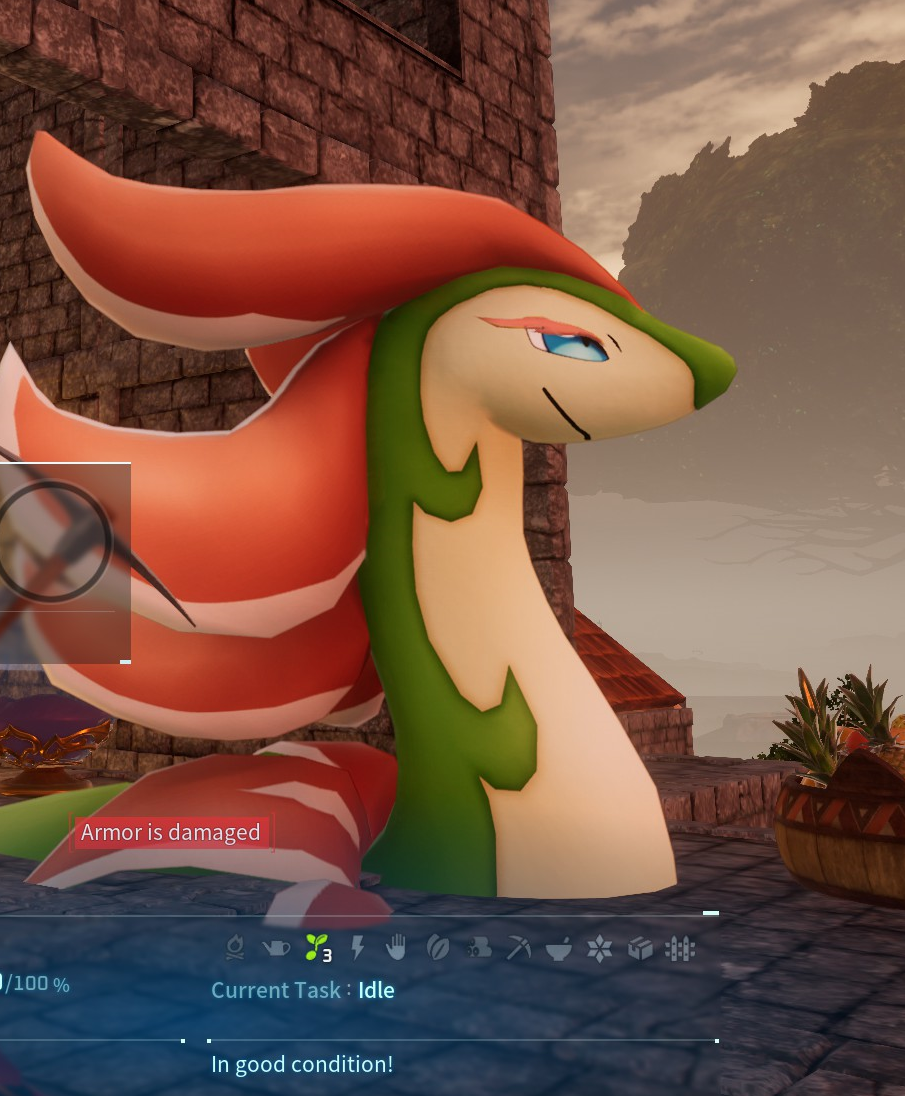Select the Cooling snowflake icon
Image resolution: width=905 pixels, height=1096 pixels.
599,947
